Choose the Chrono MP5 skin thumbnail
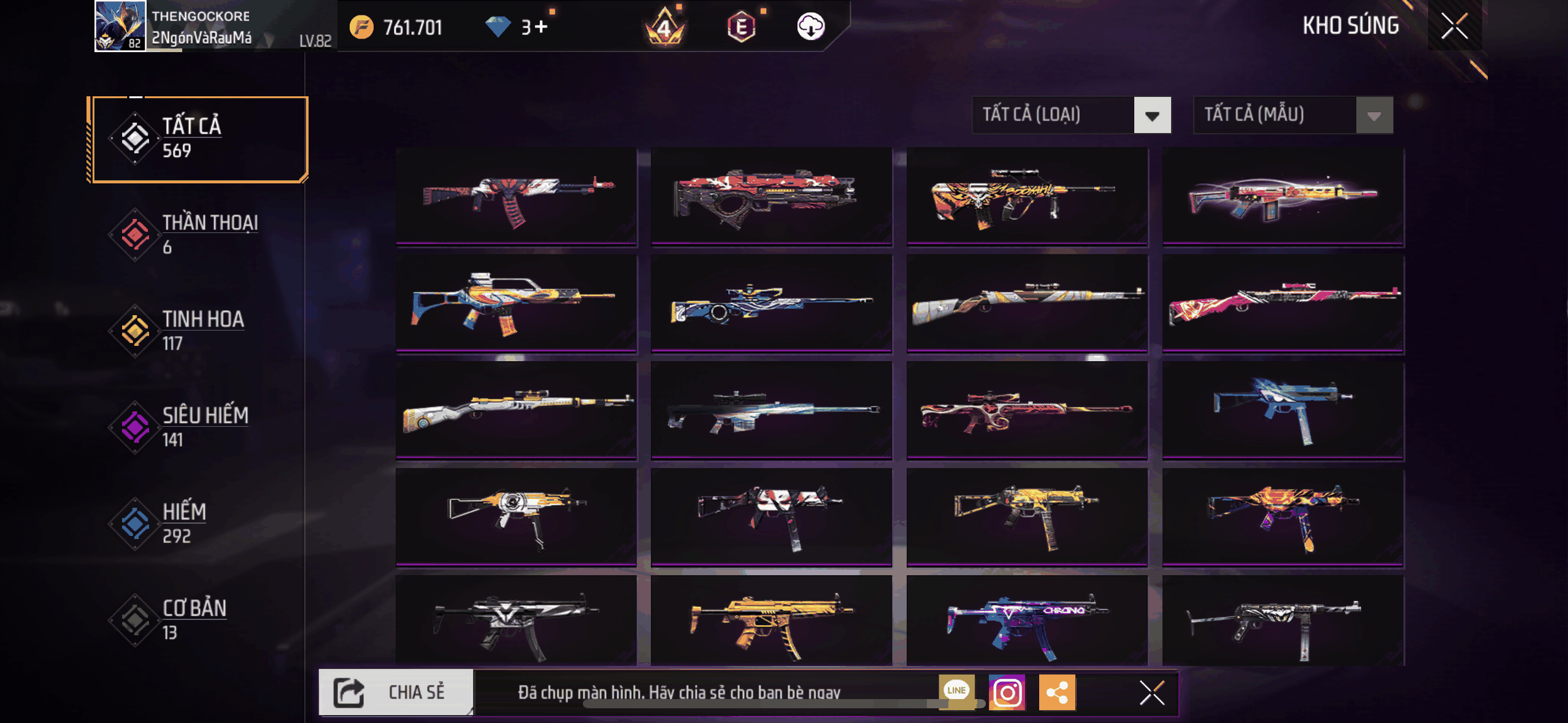 1027,621
